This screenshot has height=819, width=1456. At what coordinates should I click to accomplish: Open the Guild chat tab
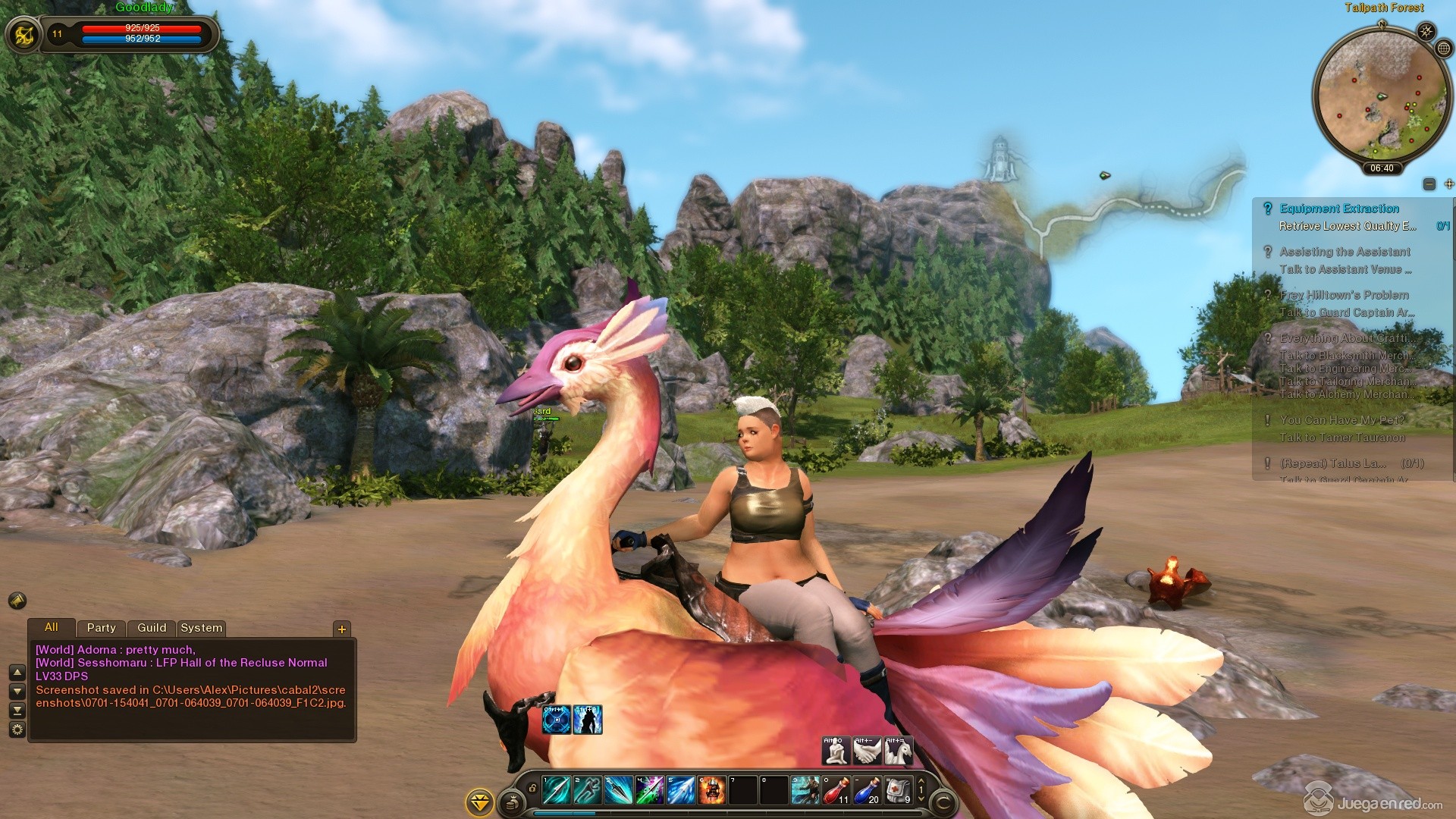(152, 628)
